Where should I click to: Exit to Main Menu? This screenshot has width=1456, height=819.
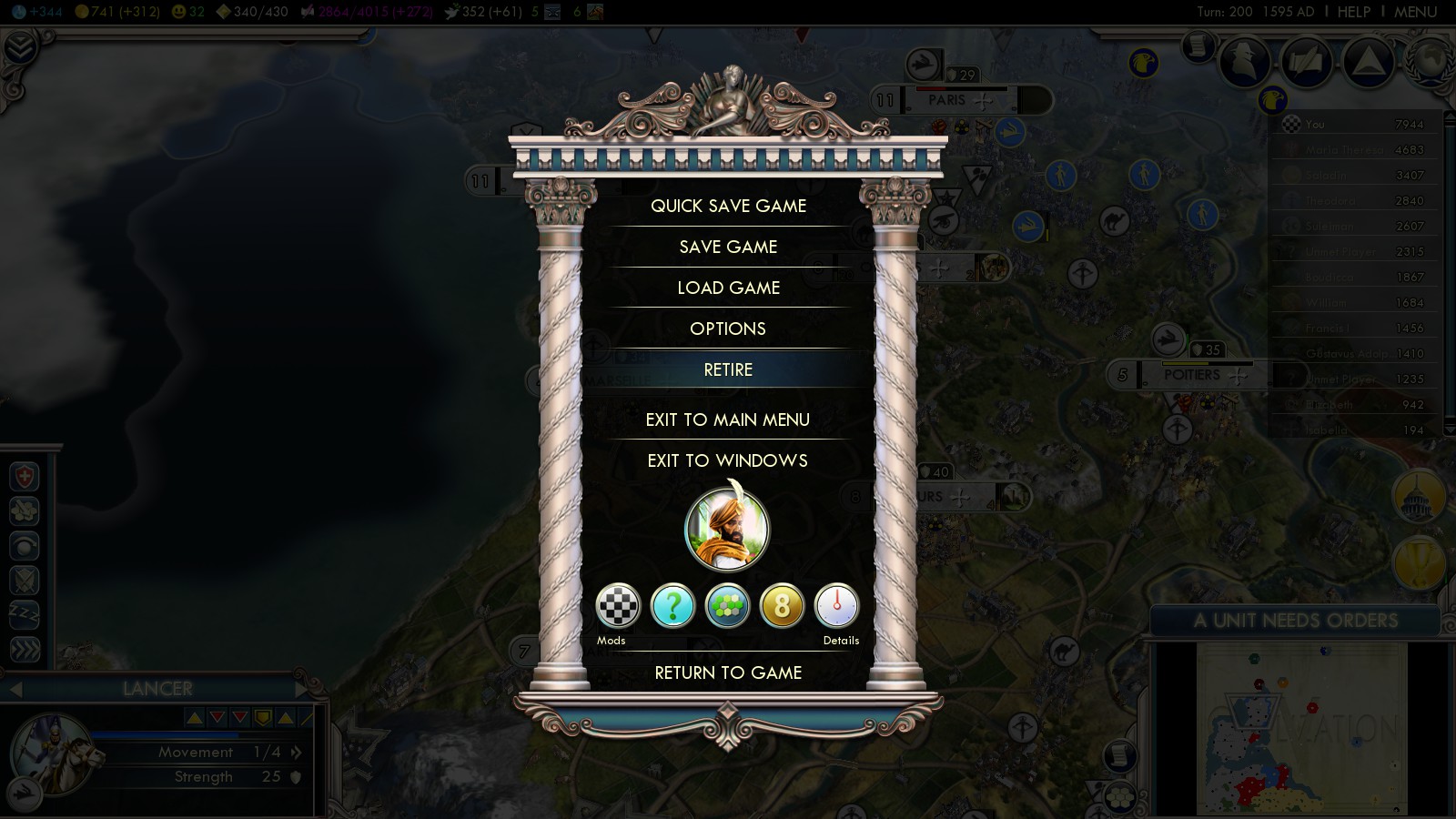728,420
